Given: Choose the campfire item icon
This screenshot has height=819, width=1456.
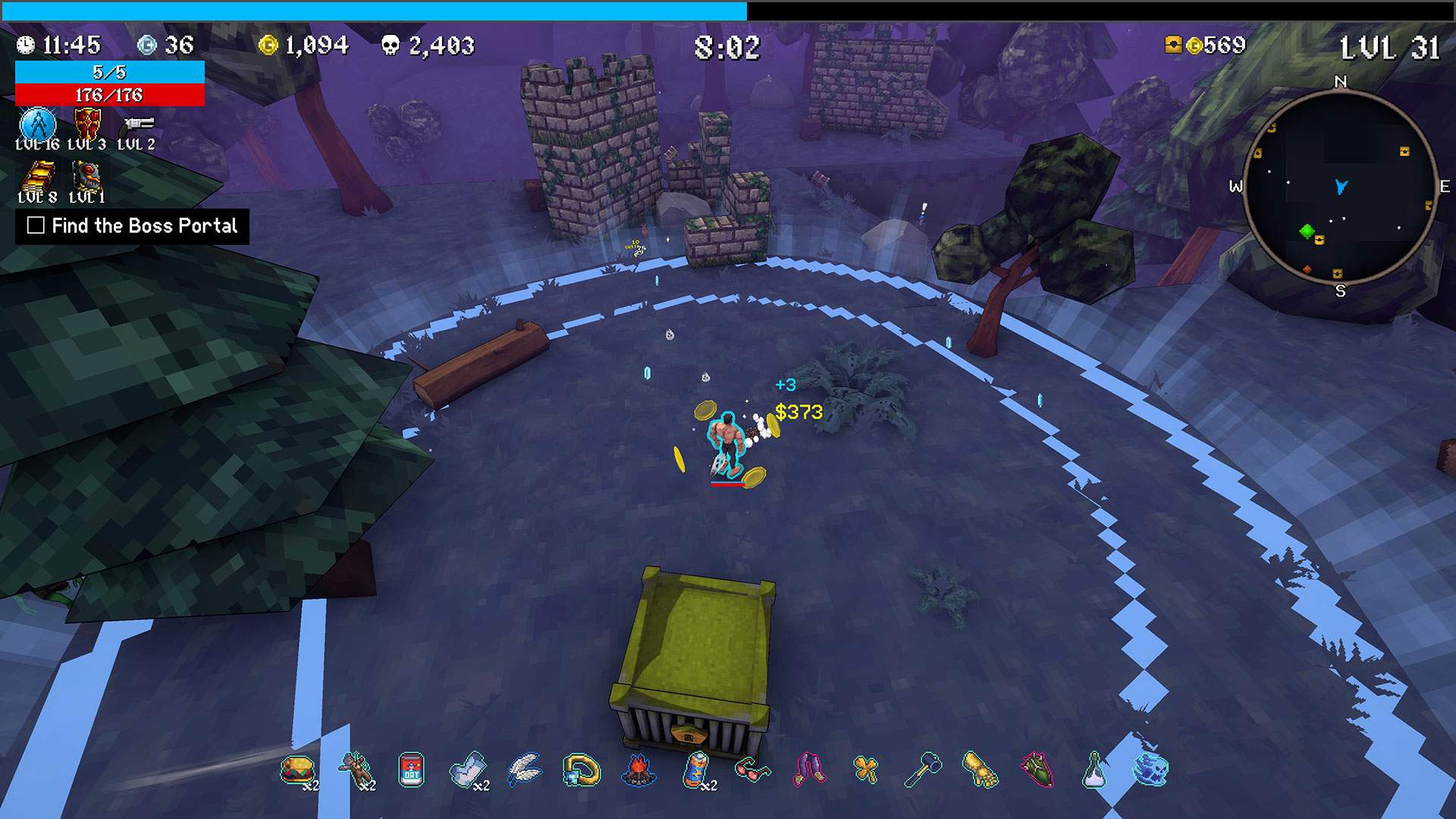Looking at the screenshot, I should click(639, 770).
